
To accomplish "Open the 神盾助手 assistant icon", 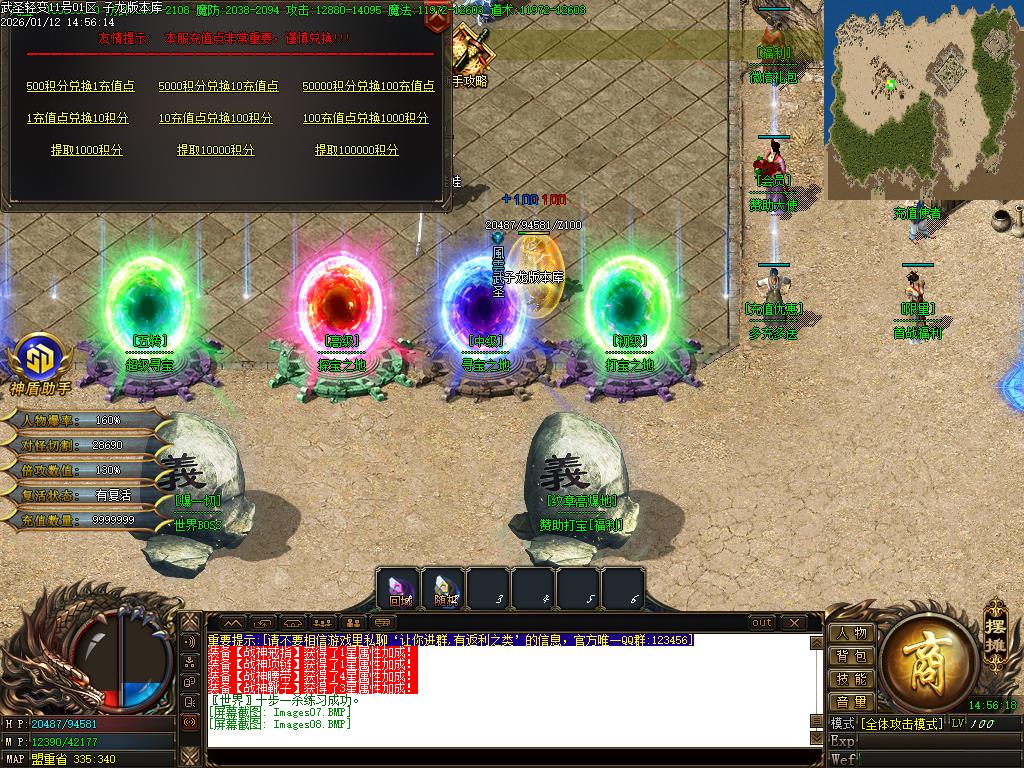I will tap(40, 360).
